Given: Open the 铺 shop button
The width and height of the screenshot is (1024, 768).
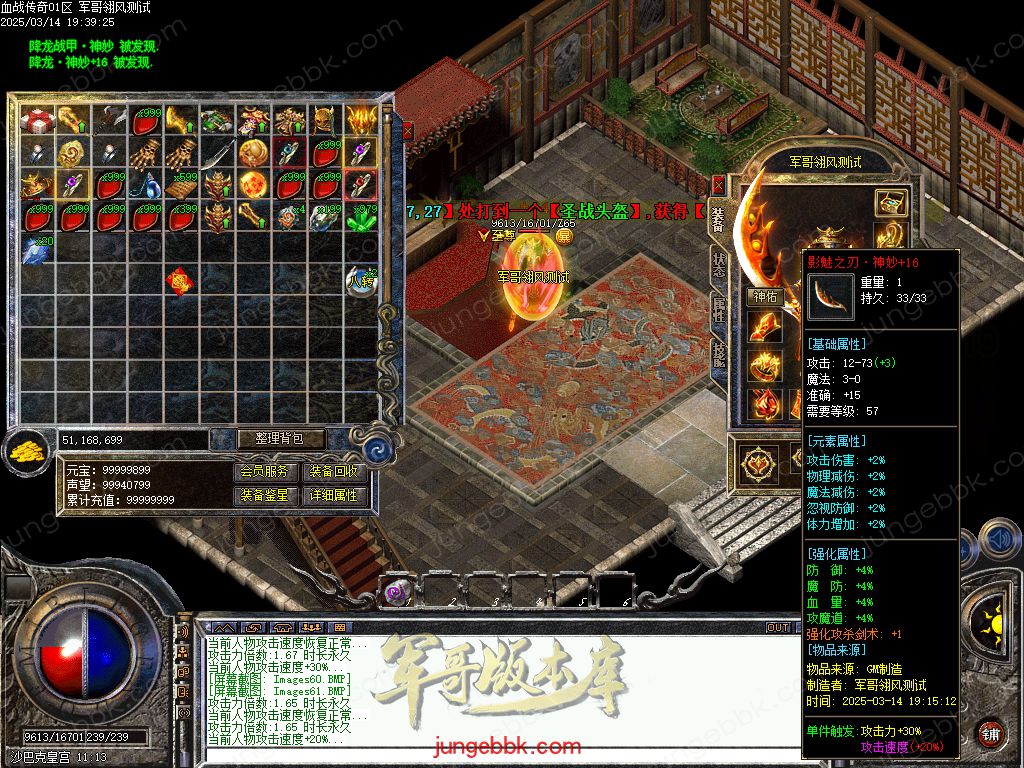Looking at the screenshot, I should click(991, 732).
